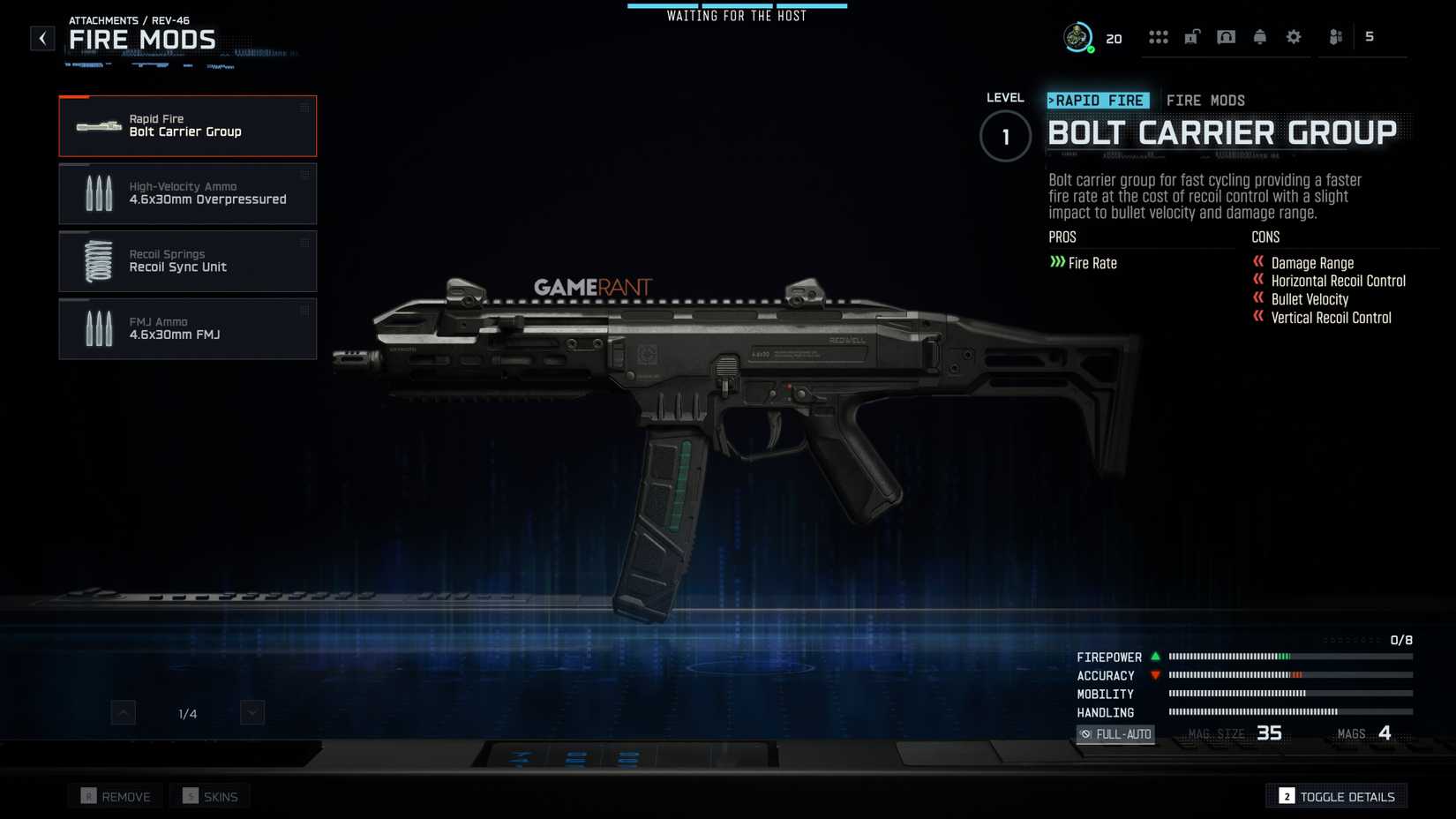Open notifications via the bell icon
The image size is (1456, 819).
tap(1259, 36)
